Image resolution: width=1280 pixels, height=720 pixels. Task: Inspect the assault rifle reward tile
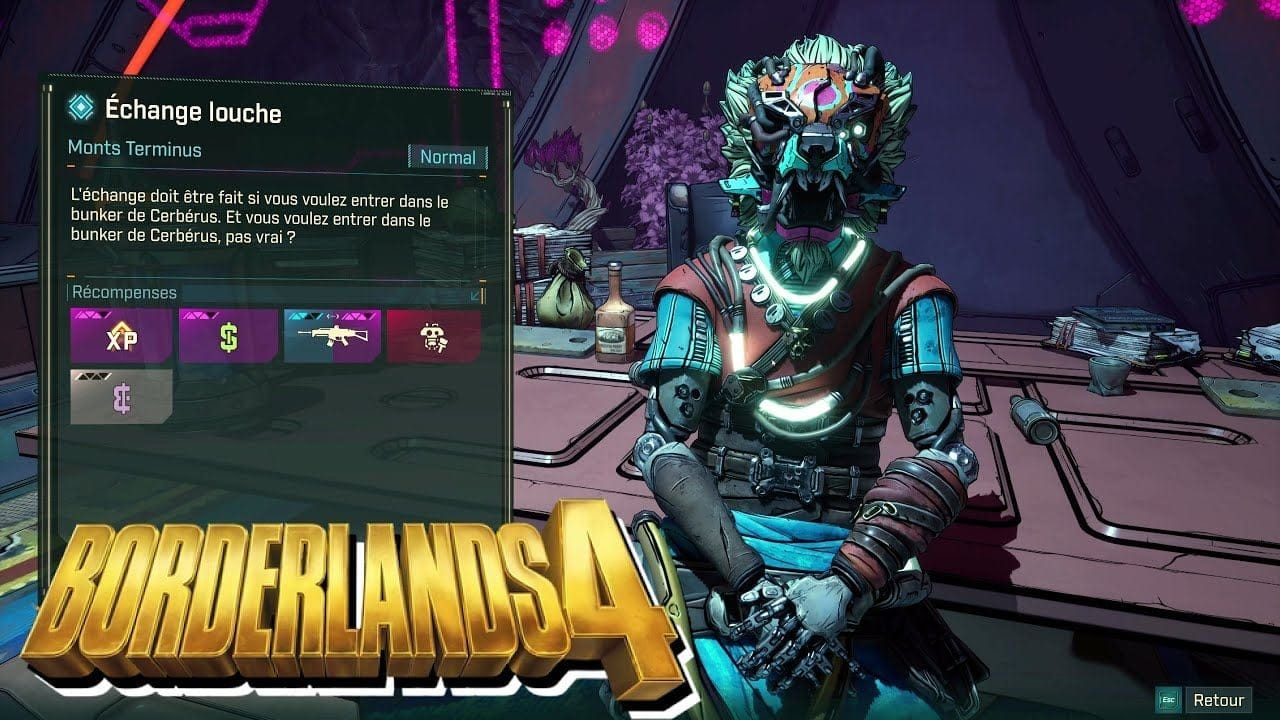[x=332, y=336]
